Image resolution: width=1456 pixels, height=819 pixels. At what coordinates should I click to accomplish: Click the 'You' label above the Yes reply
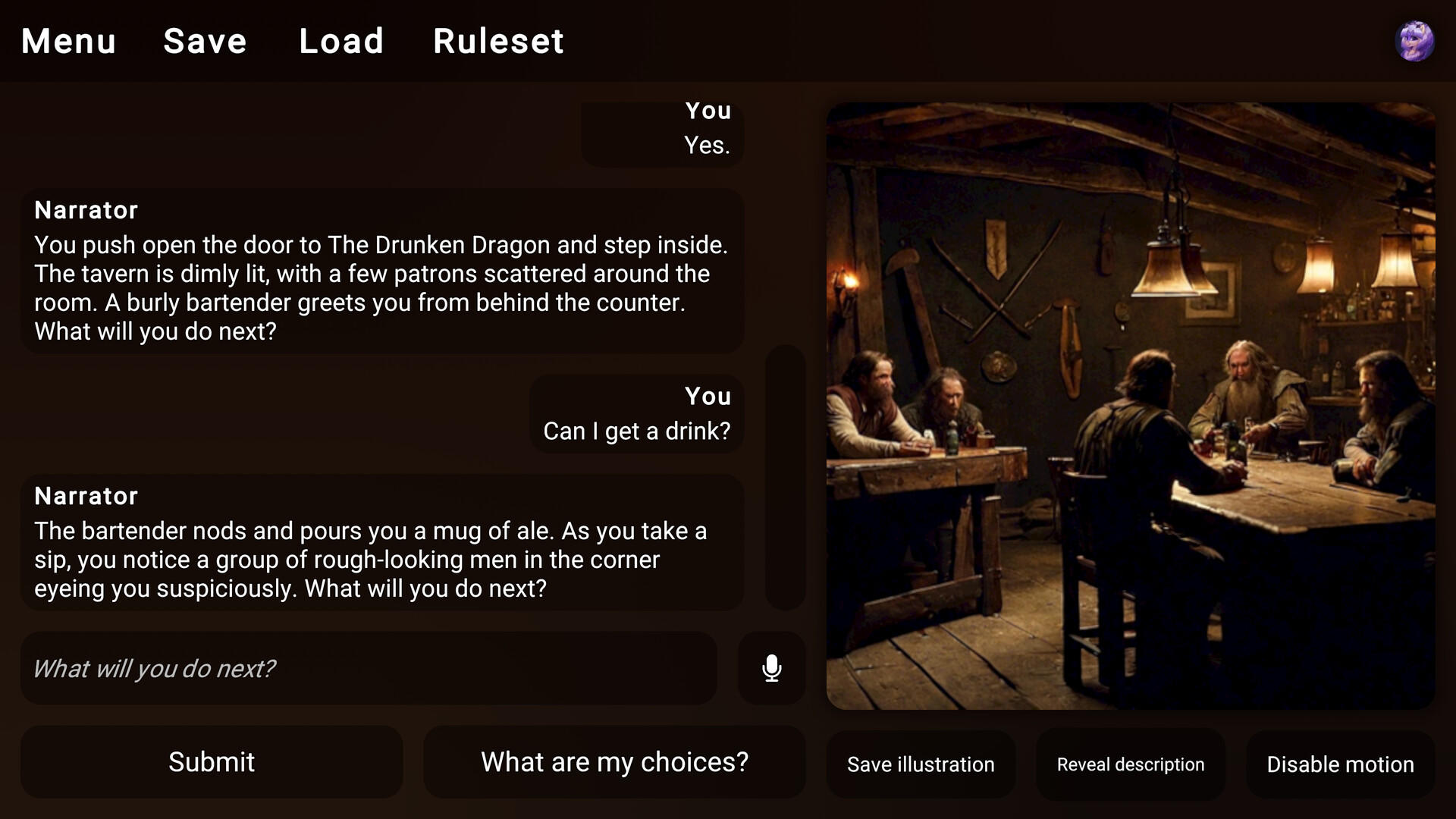click(708, 111)
